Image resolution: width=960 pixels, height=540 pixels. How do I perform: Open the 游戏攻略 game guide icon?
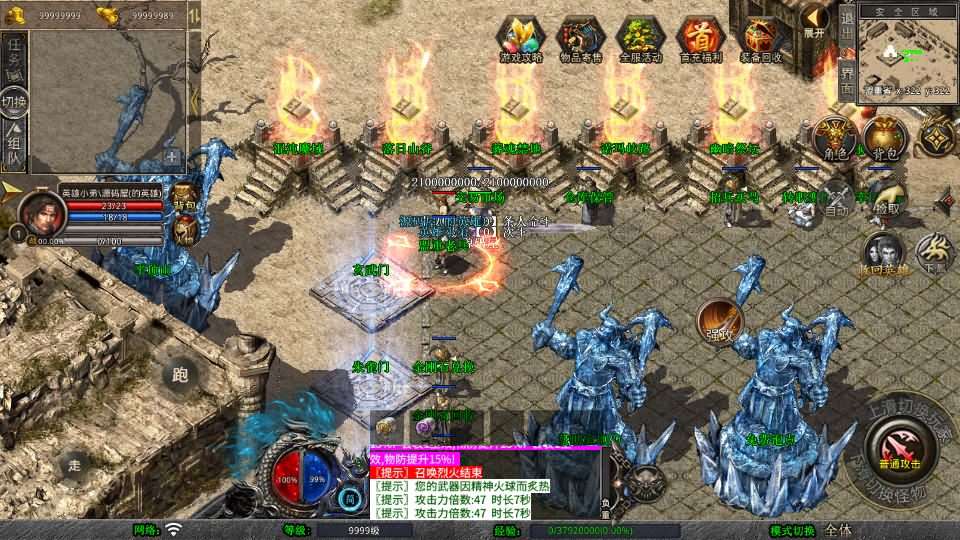(521, 38)
